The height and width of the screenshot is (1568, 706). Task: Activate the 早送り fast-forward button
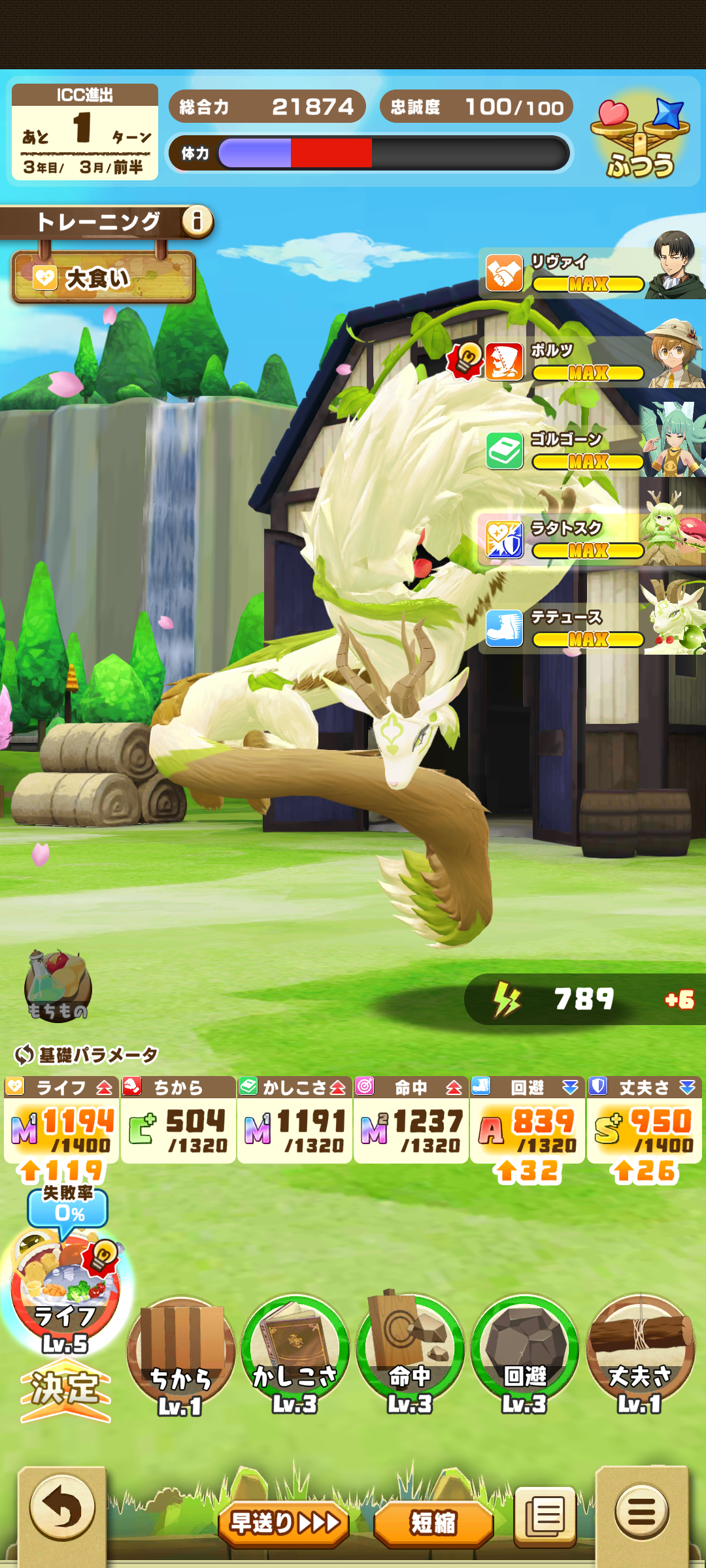click(284, 1524)
